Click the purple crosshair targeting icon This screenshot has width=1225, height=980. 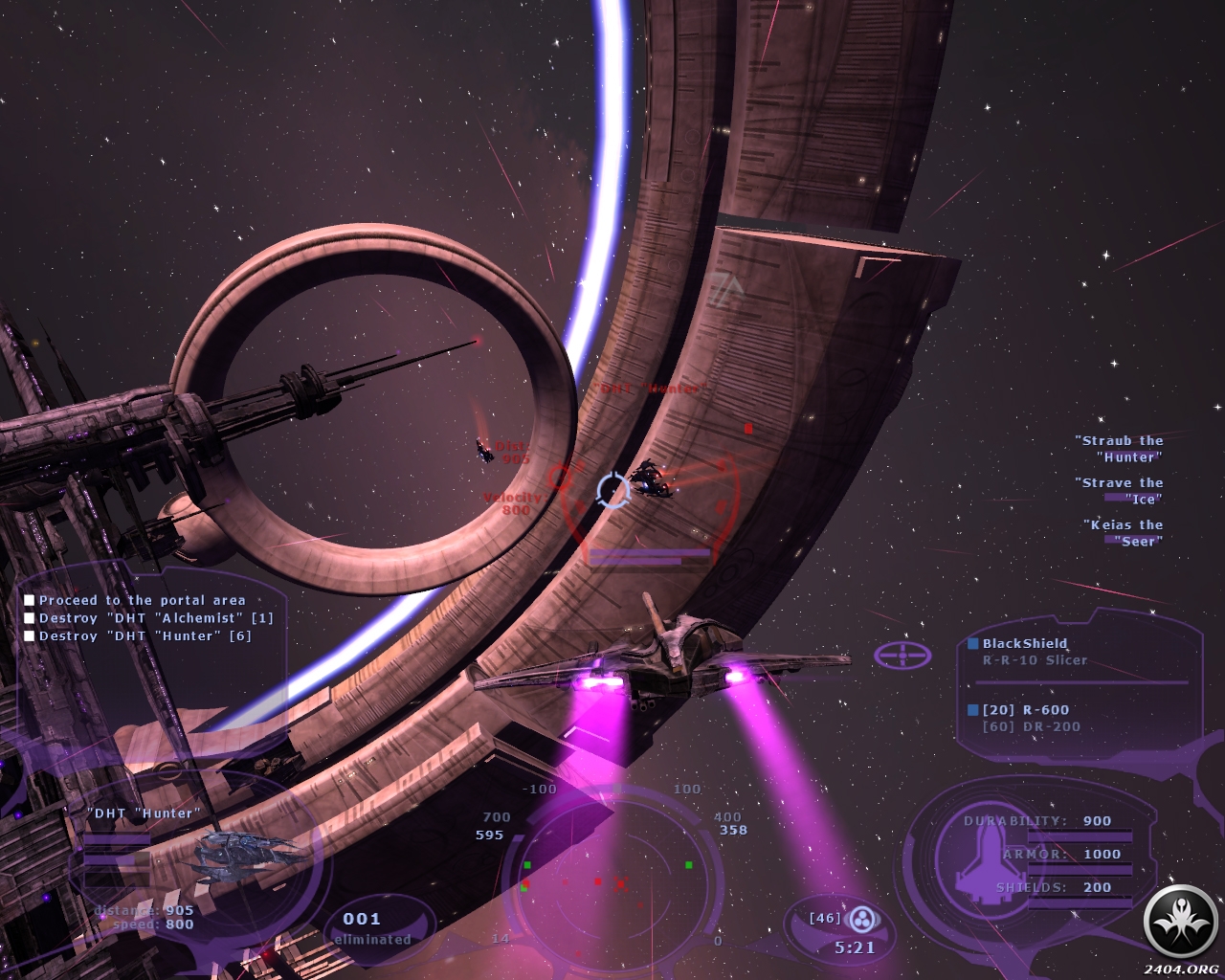coord(902,656)
